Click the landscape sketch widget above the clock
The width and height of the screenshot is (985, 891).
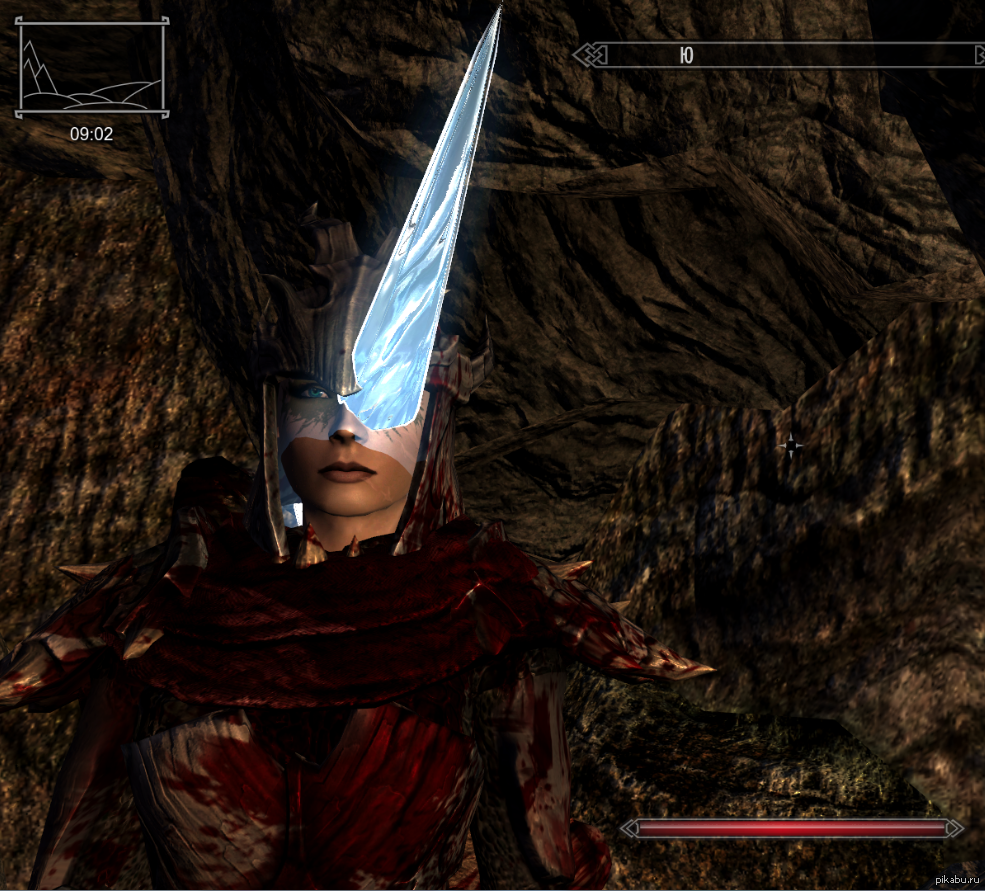point(91,70)
